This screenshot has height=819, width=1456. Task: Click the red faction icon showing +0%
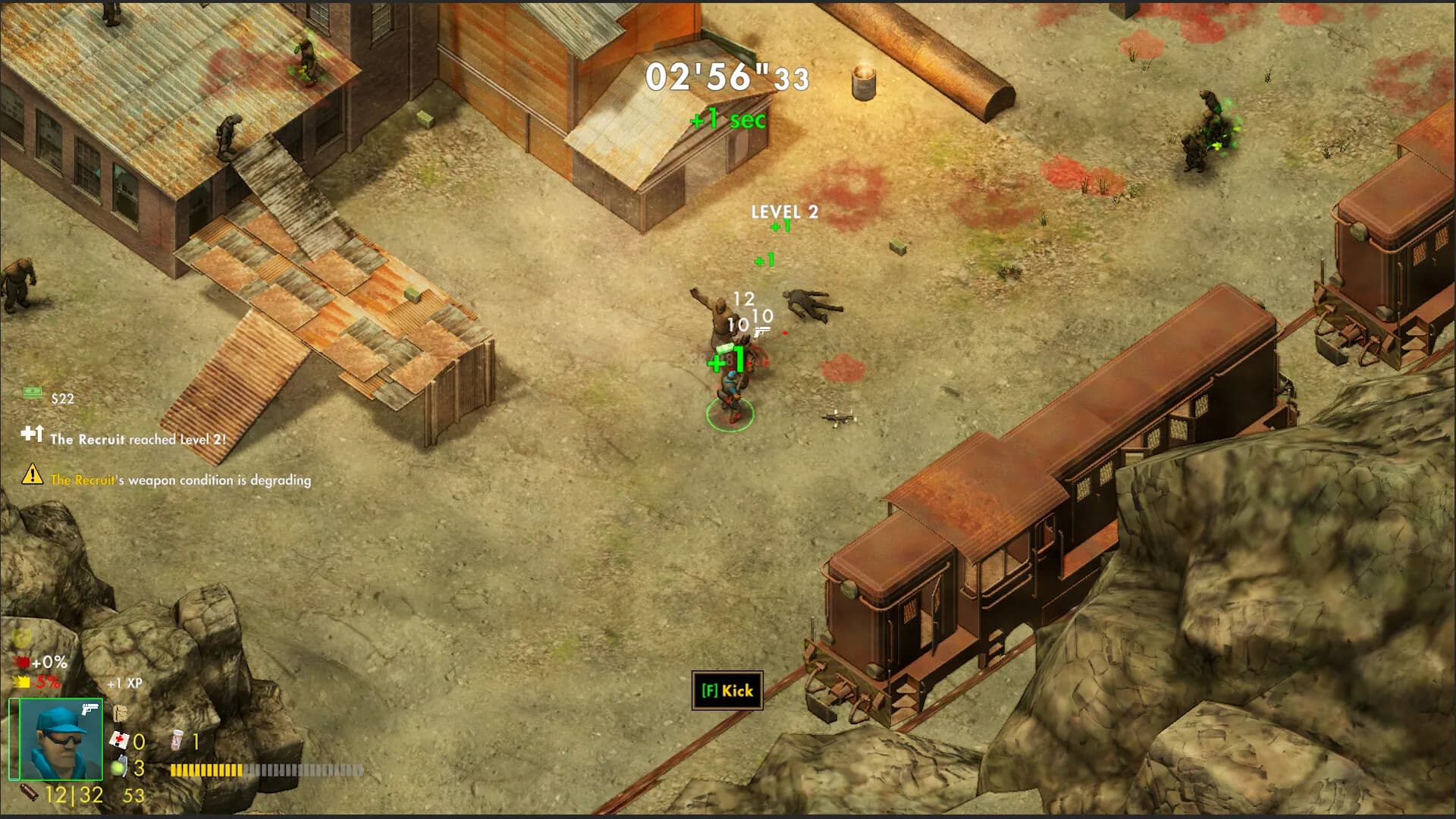(22, 662)
